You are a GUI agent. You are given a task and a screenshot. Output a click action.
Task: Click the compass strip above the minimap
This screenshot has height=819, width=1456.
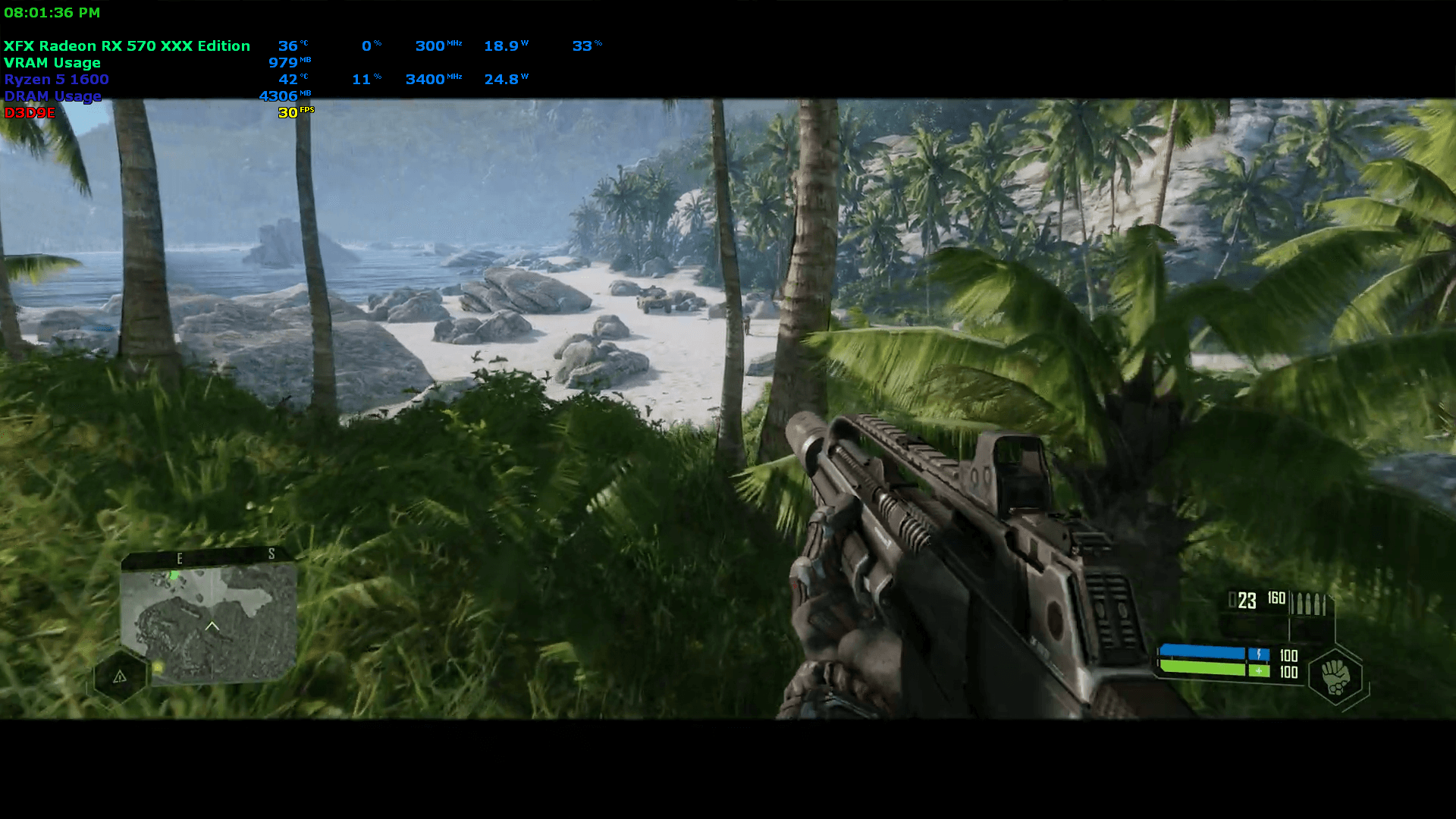[205, 558]
